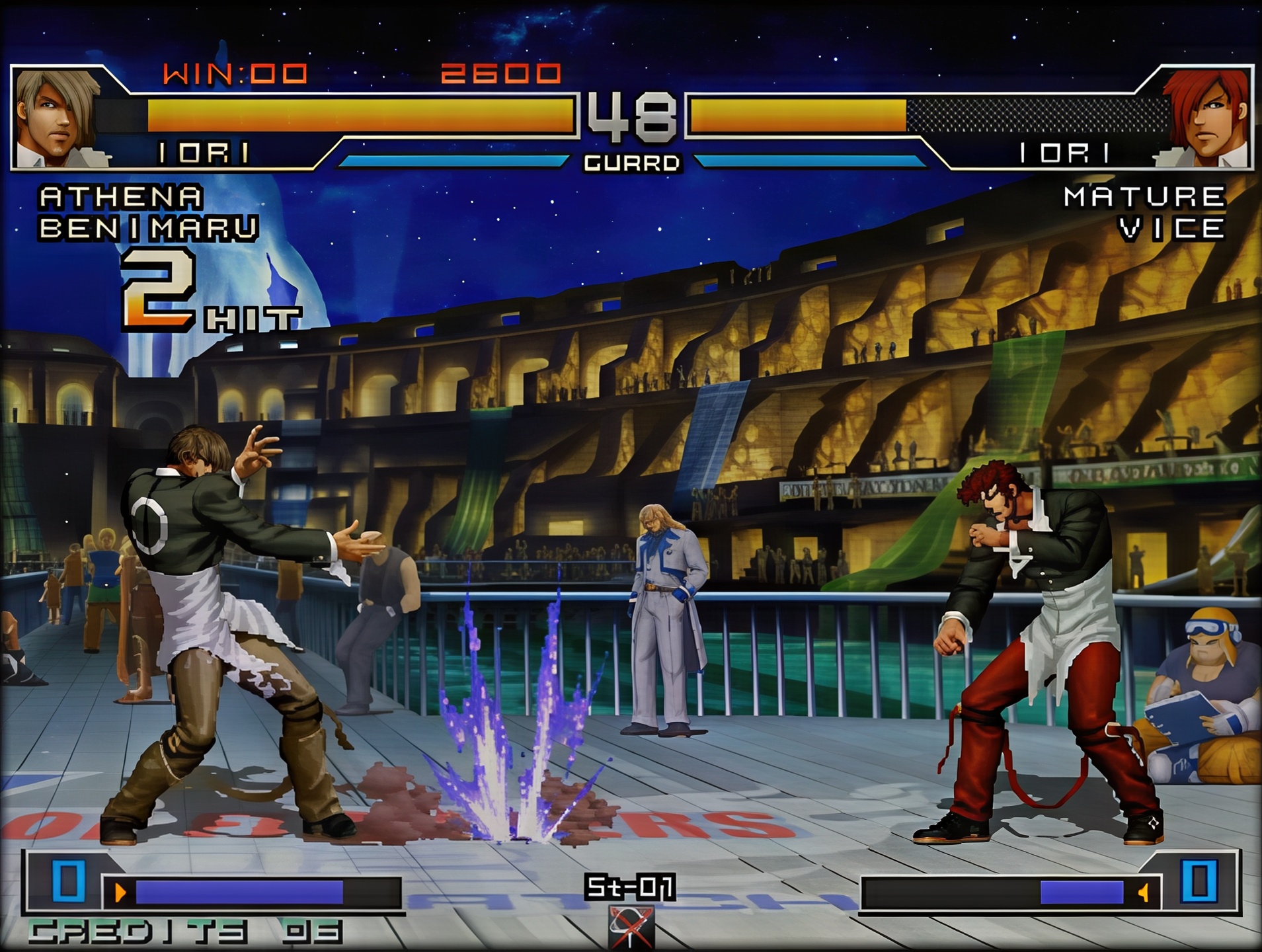This screenshot has height=952, width=1262.
Task: Click the crossed-out emblem icon below St-01
Action: point(631,927)
